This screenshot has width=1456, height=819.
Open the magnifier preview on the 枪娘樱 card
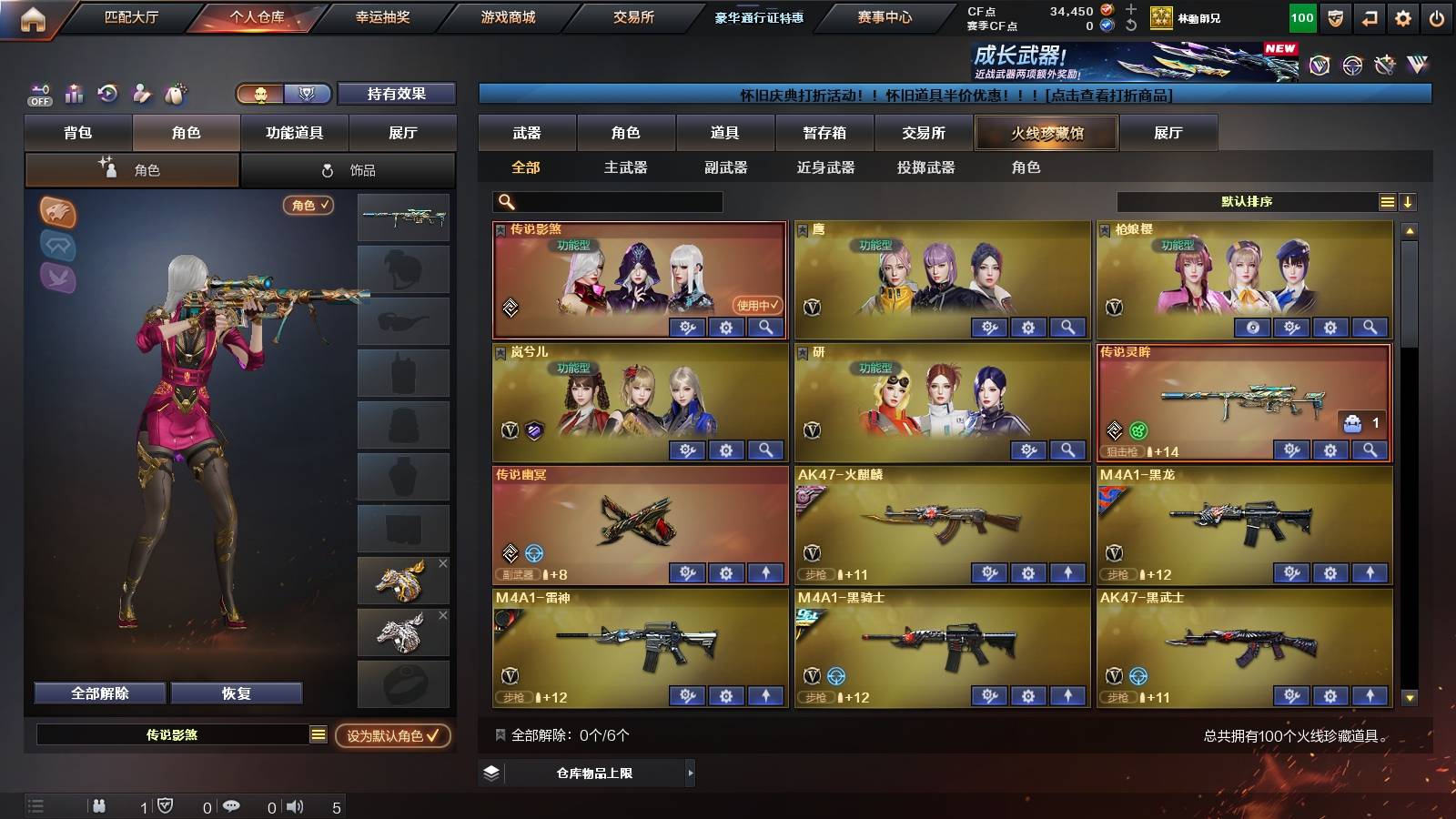click(x=1368, y=325)
